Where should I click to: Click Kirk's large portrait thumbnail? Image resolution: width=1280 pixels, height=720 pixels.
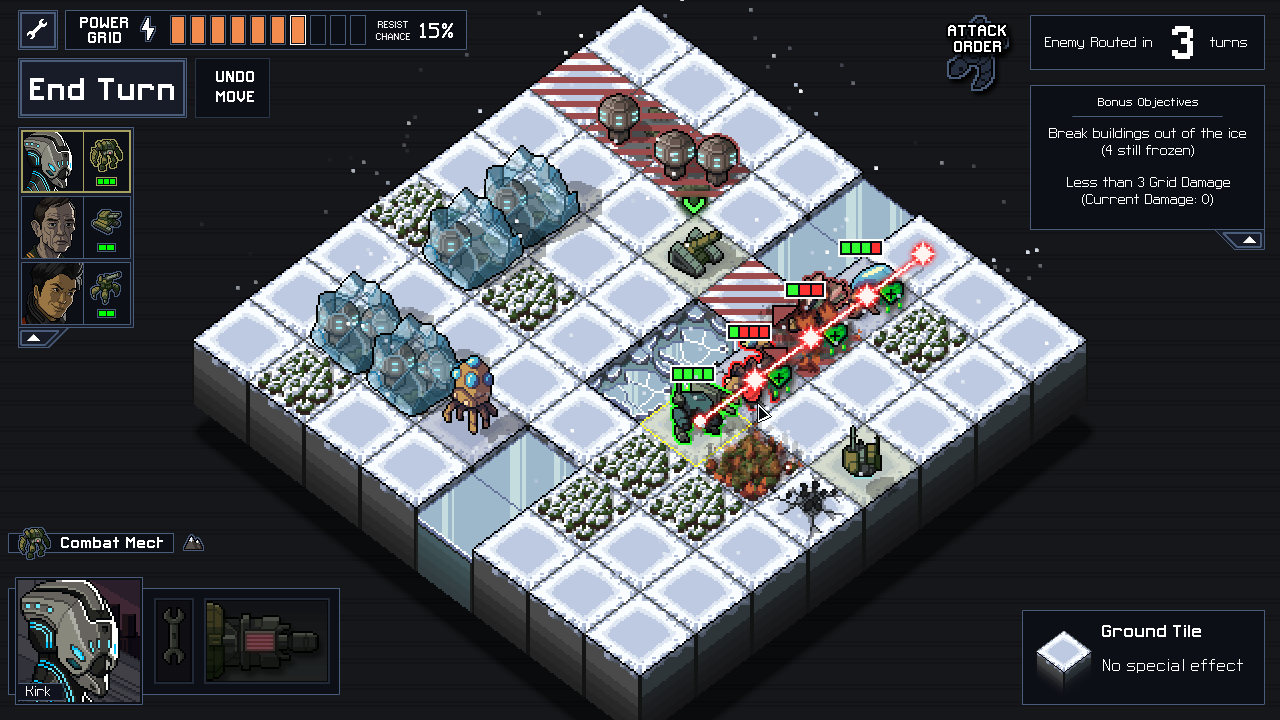78,640
